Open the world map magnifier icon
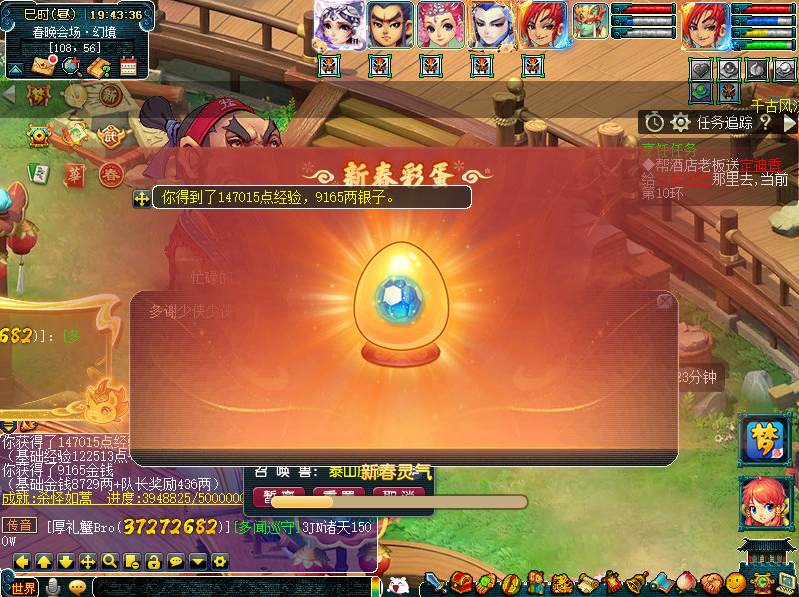This screenshot has height=597, width=799. [71, 66]
